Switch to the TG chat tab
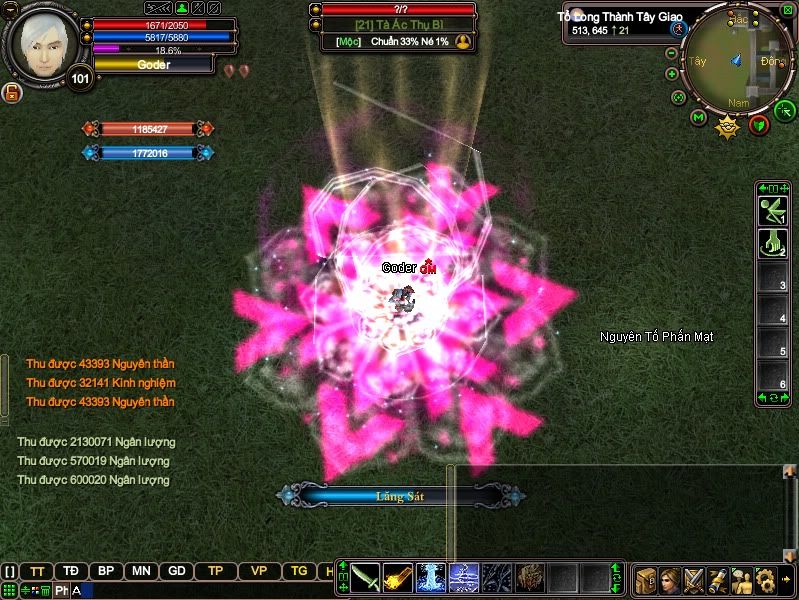799x600 pixels. coord(299,571)
